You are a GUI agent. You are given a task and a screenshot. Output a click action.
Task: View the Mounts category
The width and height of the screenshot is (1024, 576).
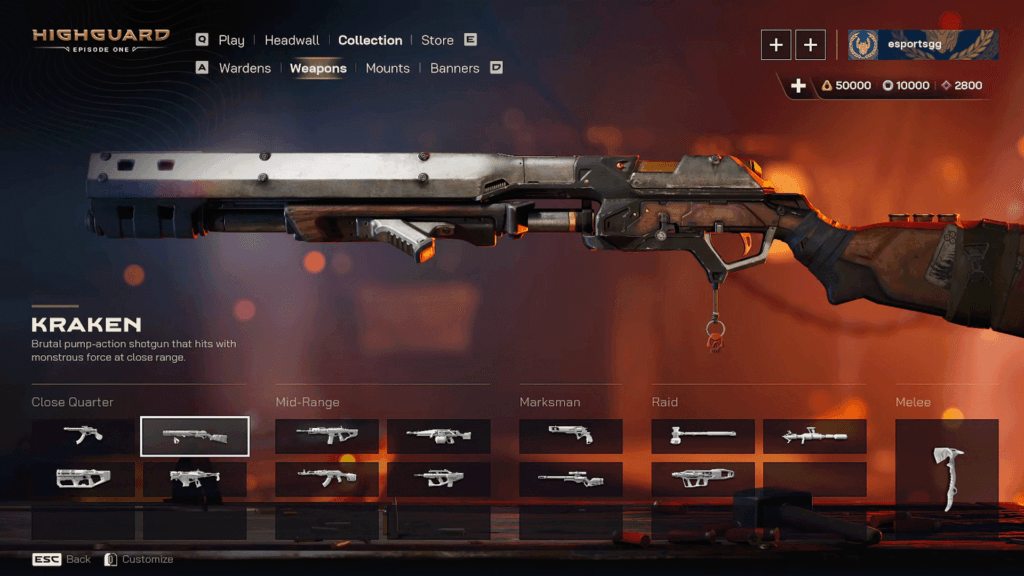click(x=387, y=68)
